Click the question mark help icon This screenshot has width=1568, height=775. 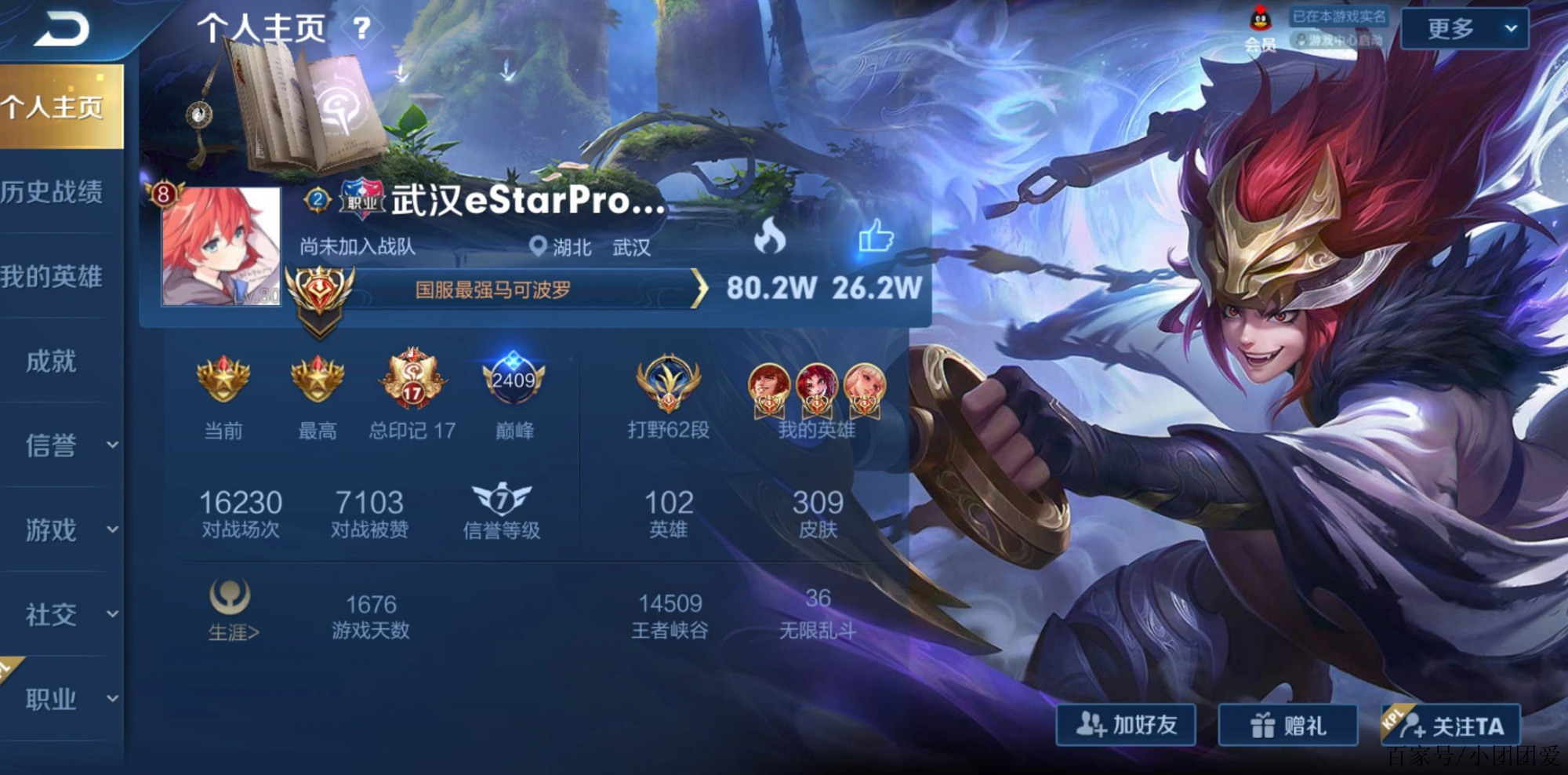tap(361, 29)
